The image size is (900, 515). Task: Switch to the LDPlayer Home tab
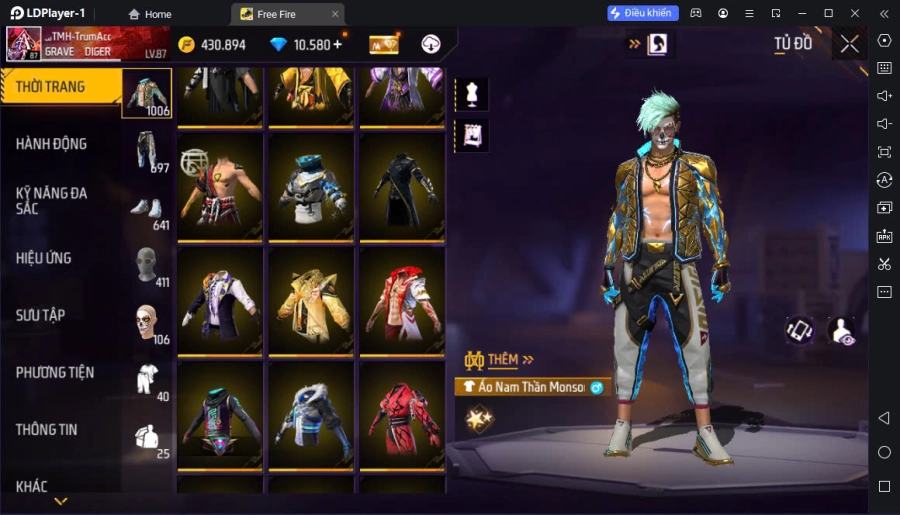pyautogui.click(x=150, y=14)
